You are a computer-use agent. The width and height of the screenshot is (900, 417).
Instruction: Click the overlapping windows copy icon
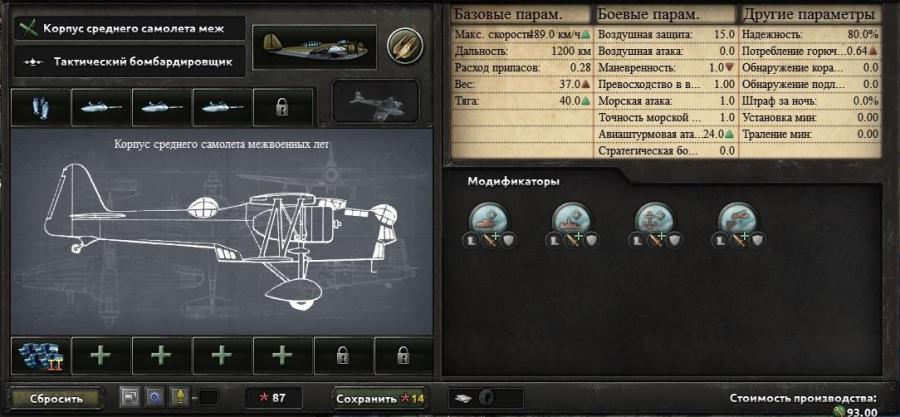coord(129,398)
